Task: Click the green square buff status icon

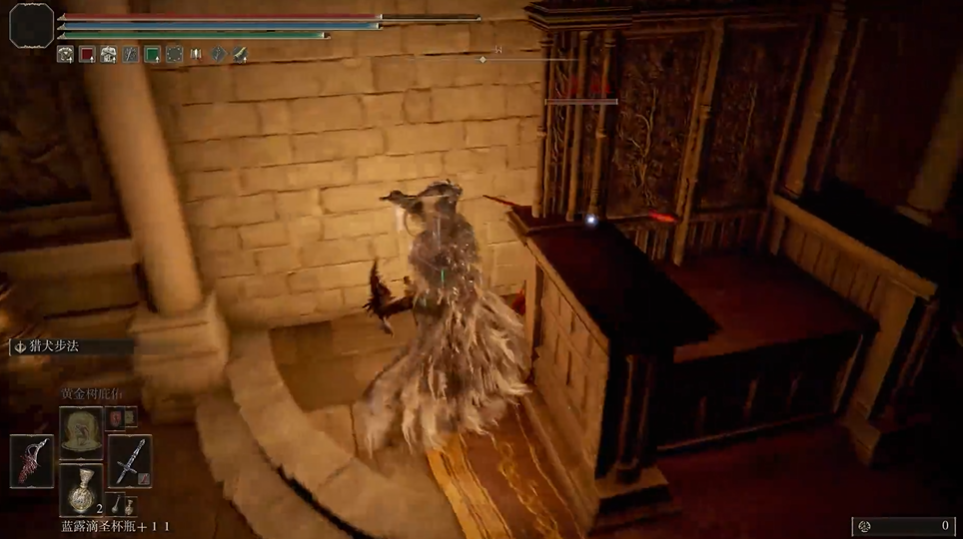Action: tap(152, 54)
